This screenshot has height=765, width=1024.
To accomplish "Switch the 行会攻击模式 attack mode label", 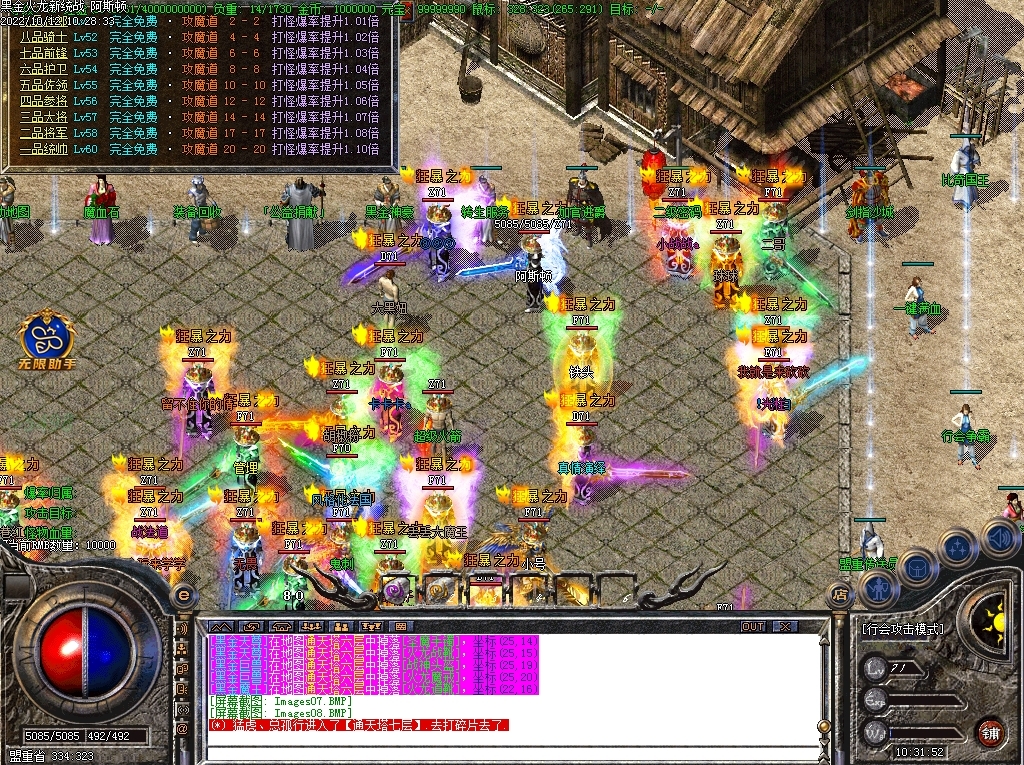I will click(902, 629).
